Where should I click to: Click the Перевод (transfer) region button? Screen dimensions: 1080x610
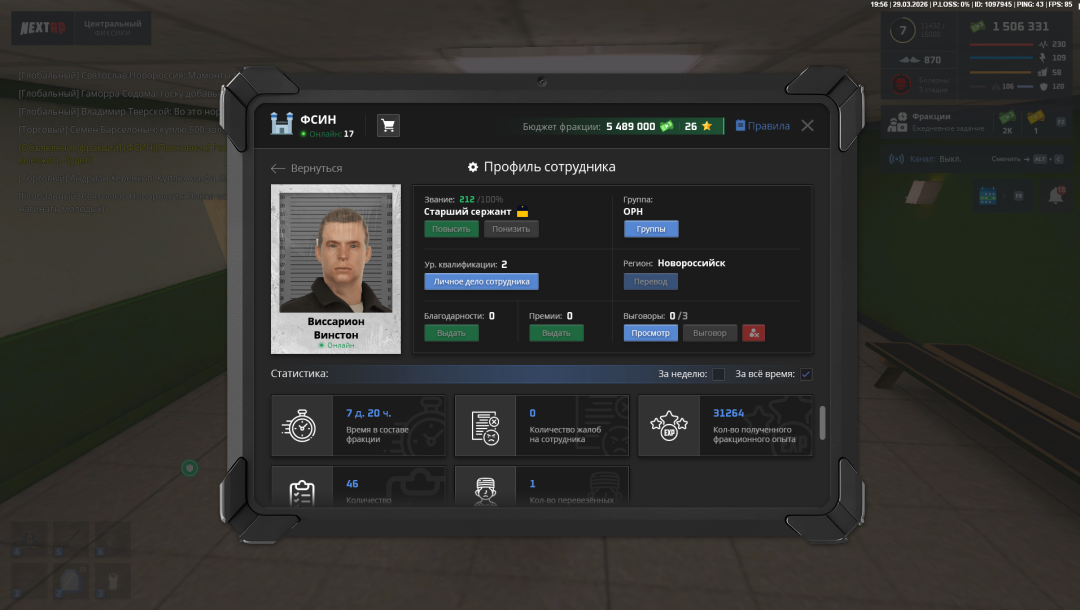650,282
